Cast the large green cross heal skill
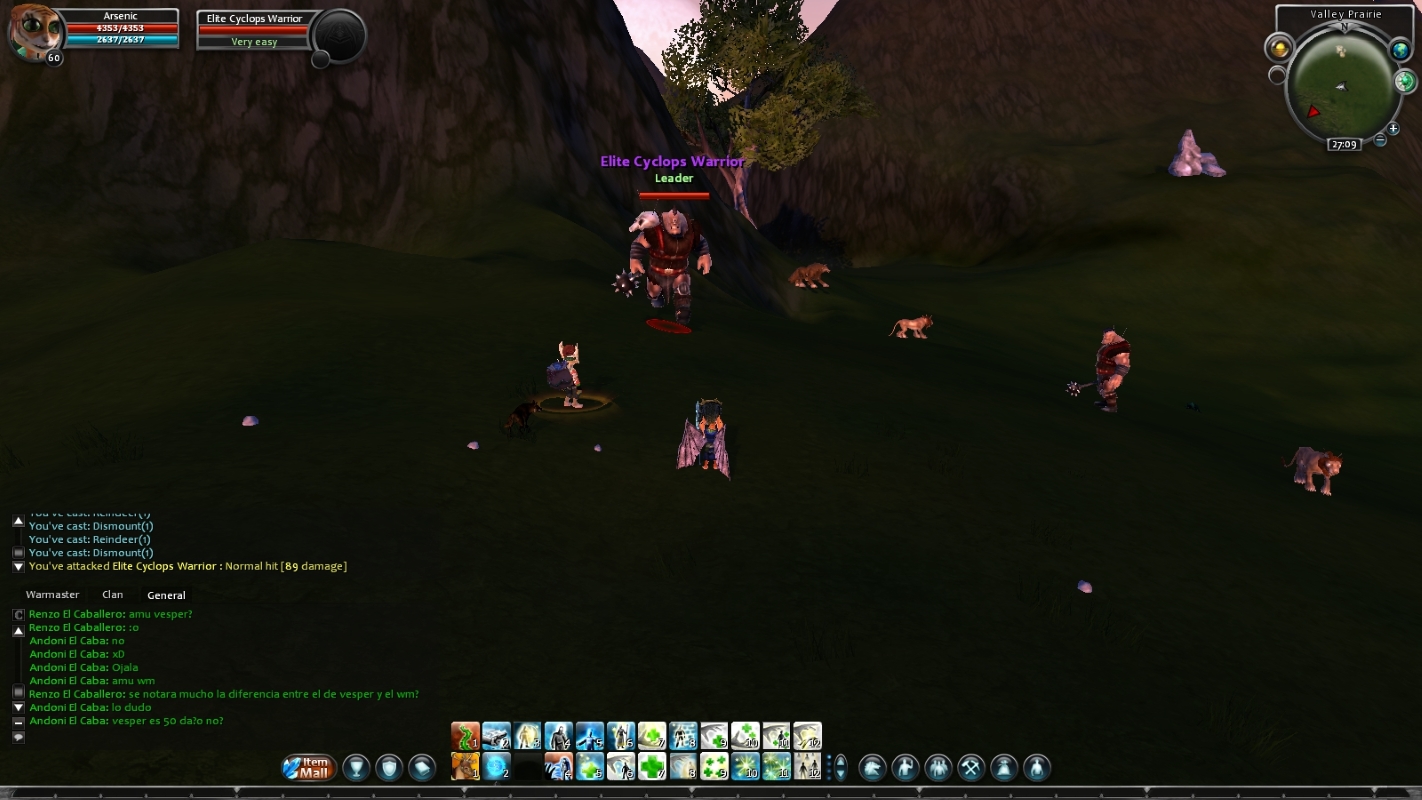Image resolution: width=1422 pixels, height=800 pixels. tap(652, 767)
